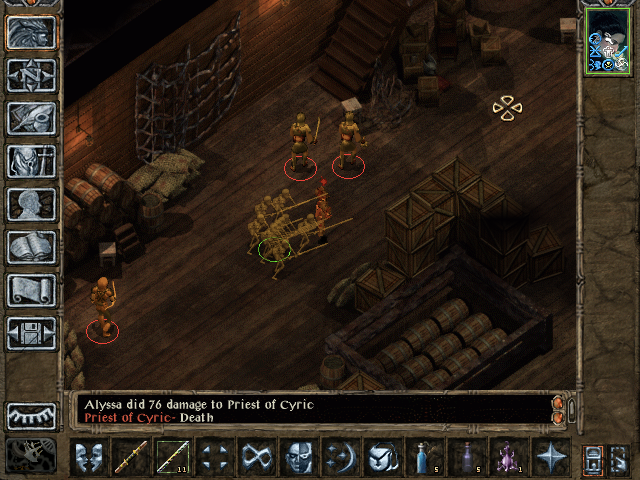This screenshot has width=640, height=480.
Task: Show the character record sheet
Action: coord(31,204)
